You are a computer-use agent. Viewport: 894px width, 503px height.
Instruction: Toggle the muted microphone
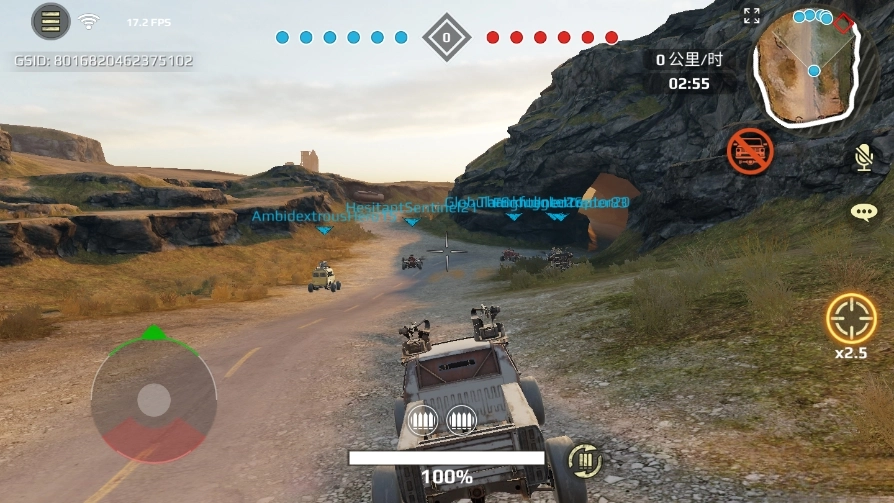point(863,156)
